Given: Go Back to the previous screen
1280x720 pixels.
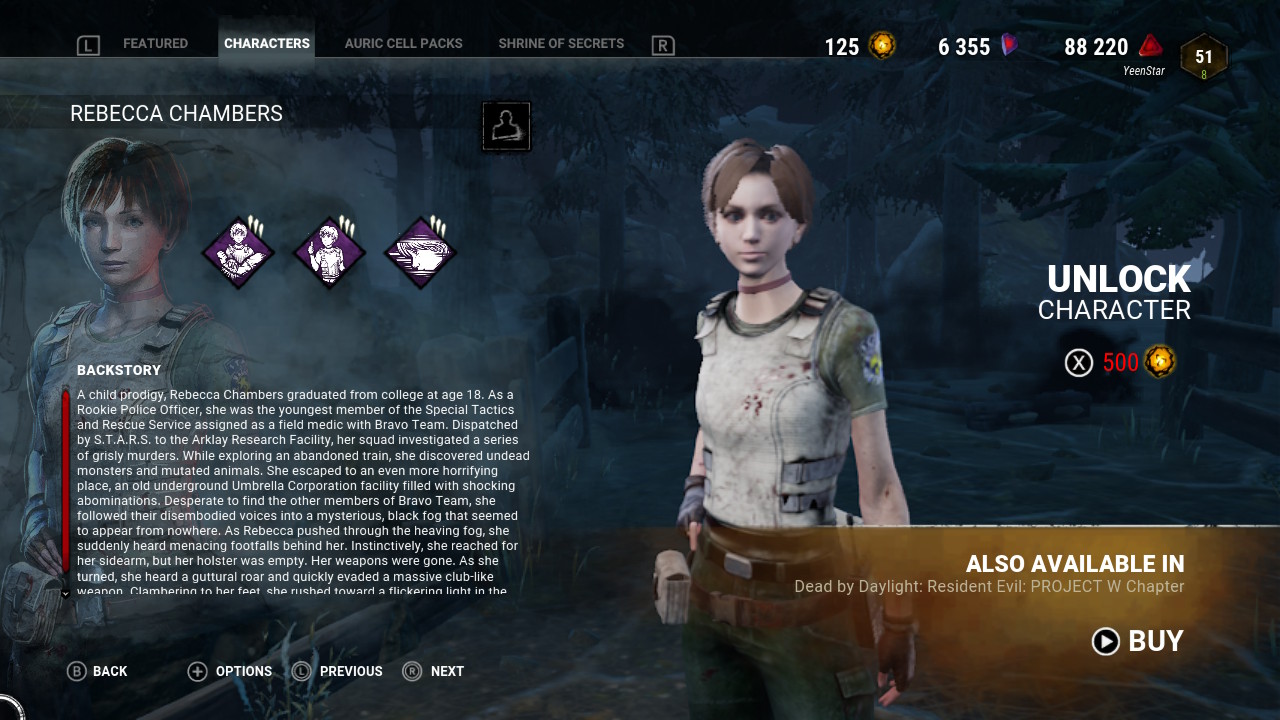Looking at the screenshot, I should pyautogui.click(x=98, y=671).
